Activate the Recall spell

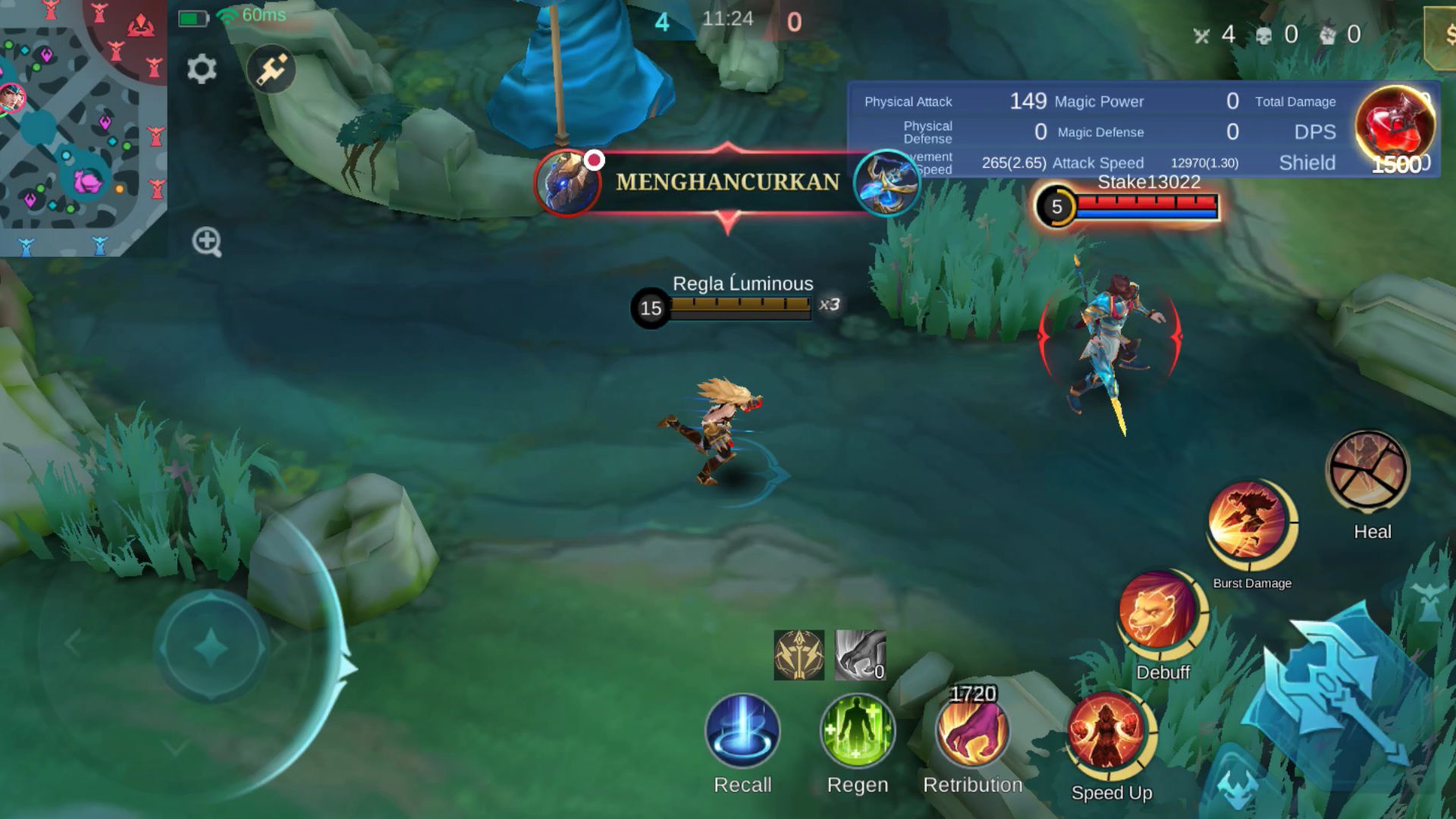click(x=742, y=732)
